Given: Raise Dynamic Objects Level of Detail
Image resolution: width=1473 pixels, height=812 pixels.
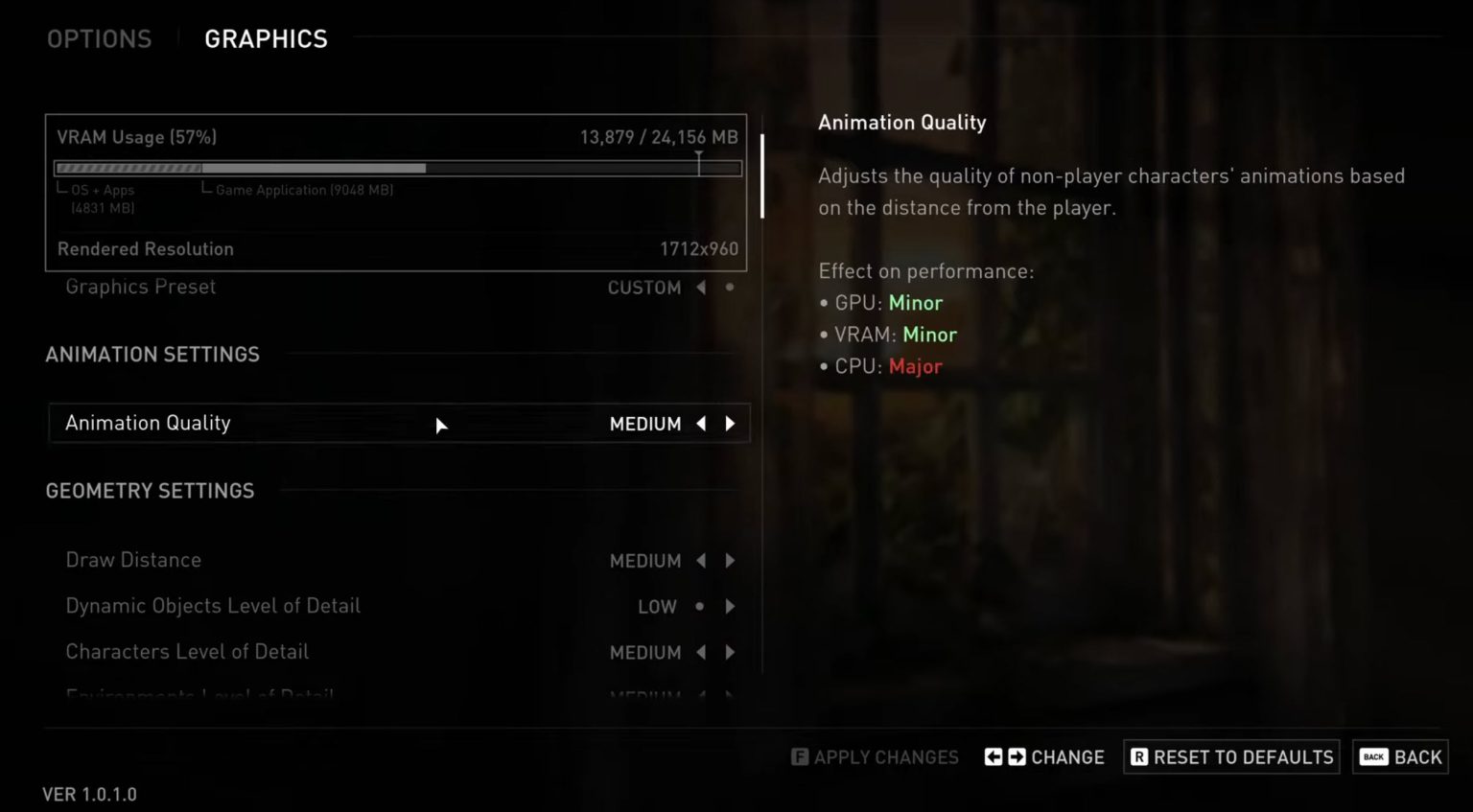Looking at the screenshot, I should coord(730,606).
